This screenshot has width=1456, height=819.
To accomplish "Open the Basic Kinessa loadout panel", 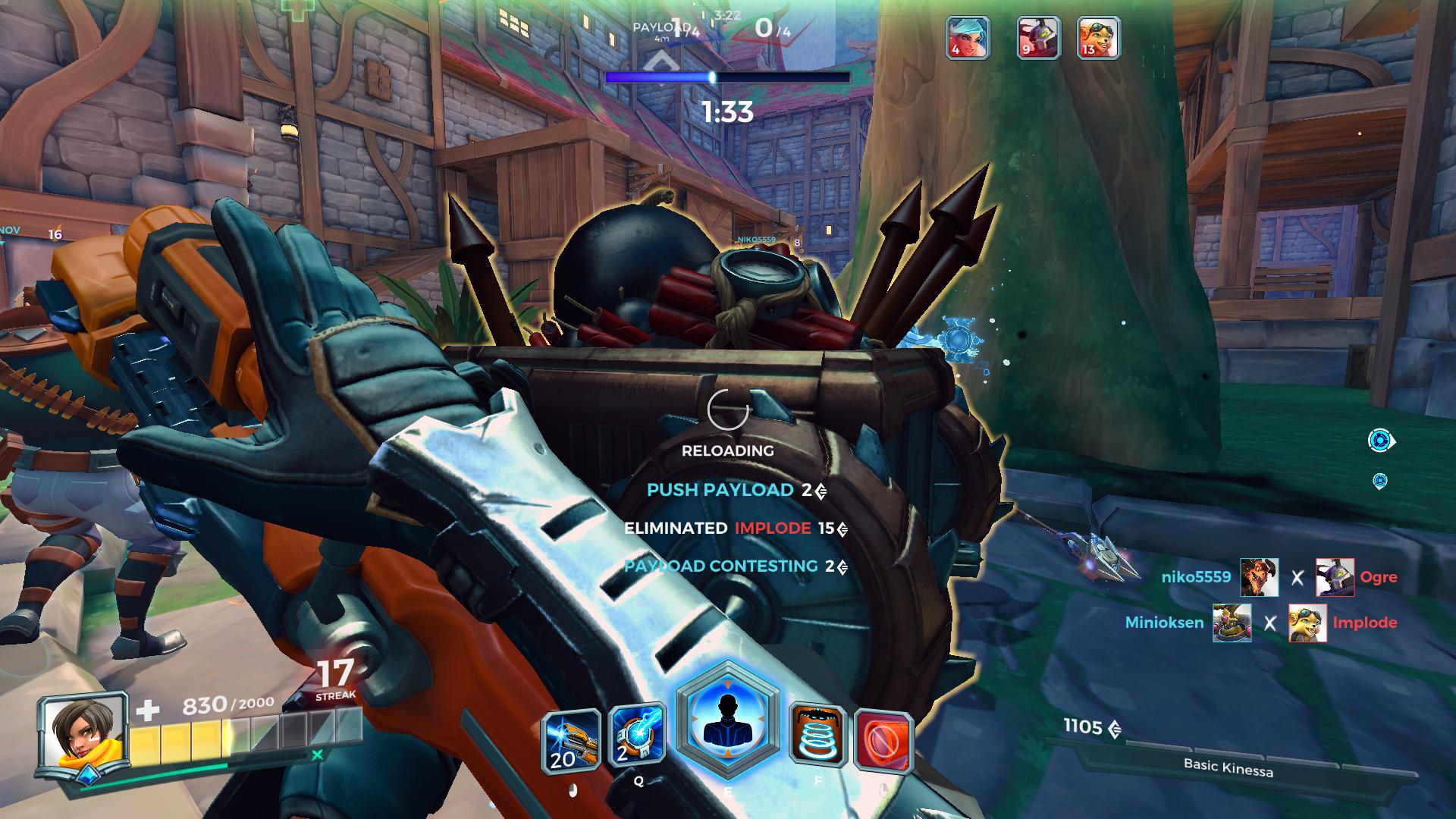I will 1228,766.
